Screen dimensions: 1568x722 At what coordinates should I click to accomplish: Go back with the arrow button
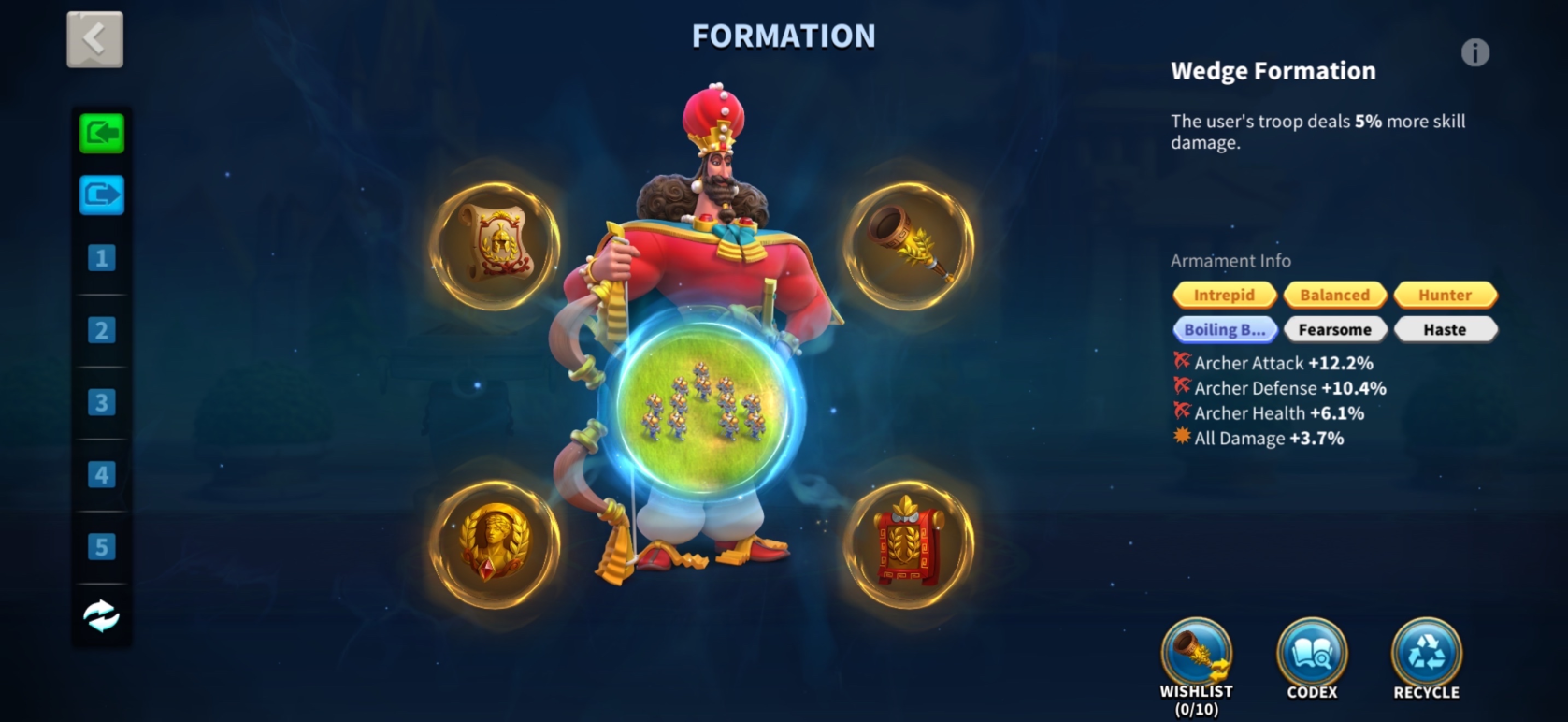click(x=94, y=39)
